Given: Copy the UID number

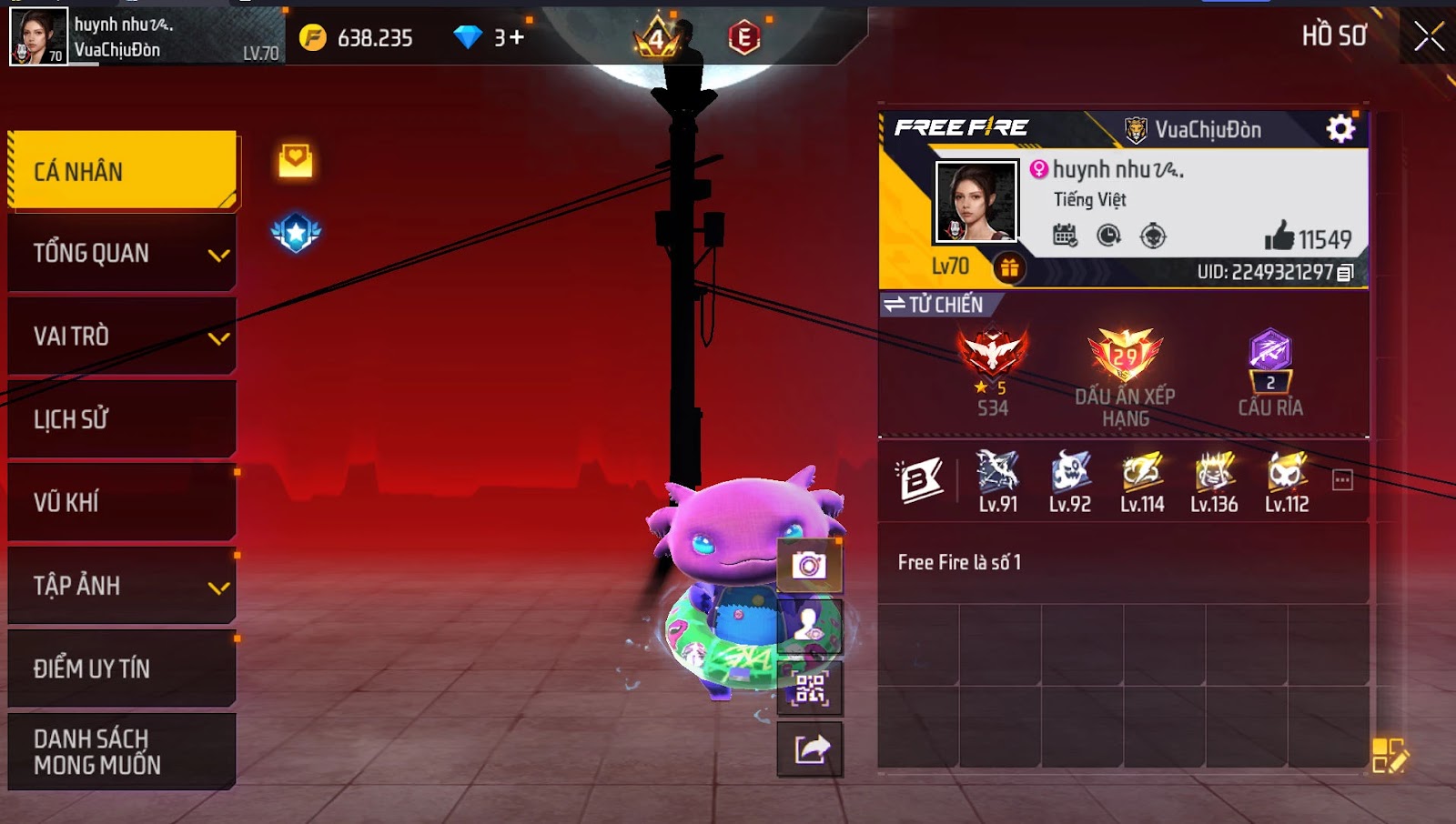Looking at the screenshot, I should (x=1346, y=272).
